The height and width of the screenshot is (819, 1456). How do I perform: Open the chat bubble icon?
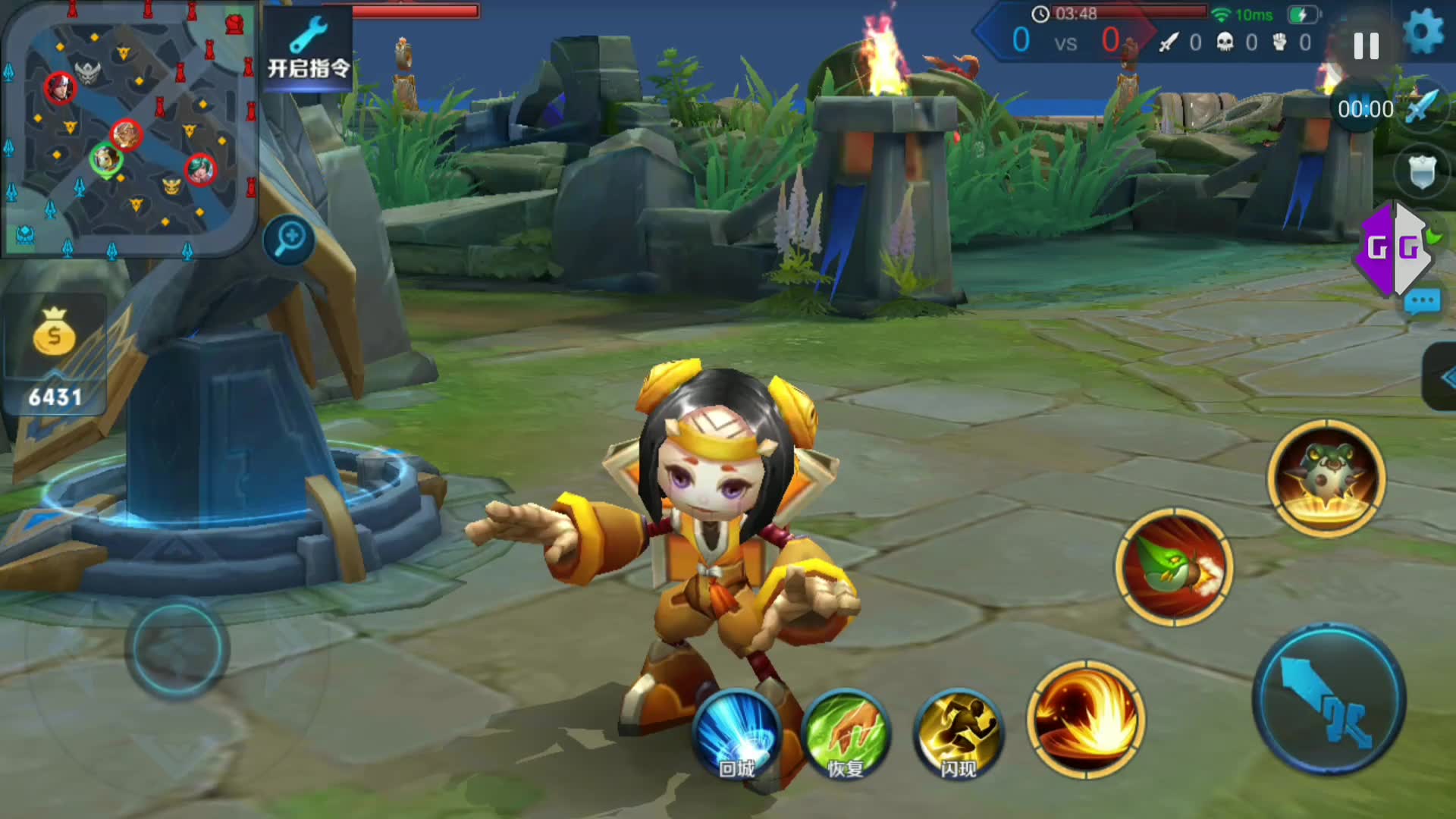[1421, 302]
